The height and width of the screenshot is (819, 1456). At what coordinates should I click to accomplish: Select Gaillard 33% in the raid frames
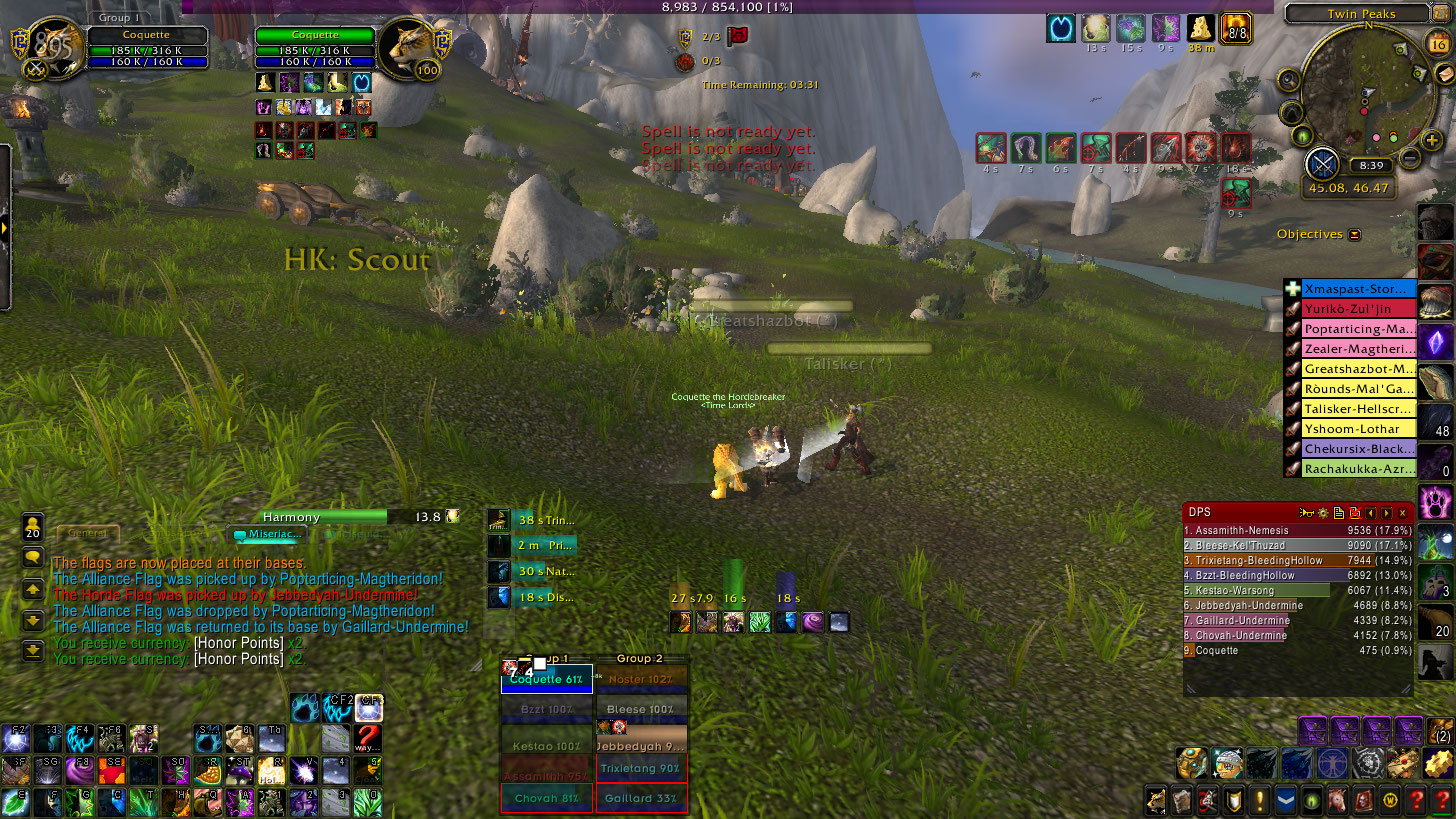(x=641, y=799)
